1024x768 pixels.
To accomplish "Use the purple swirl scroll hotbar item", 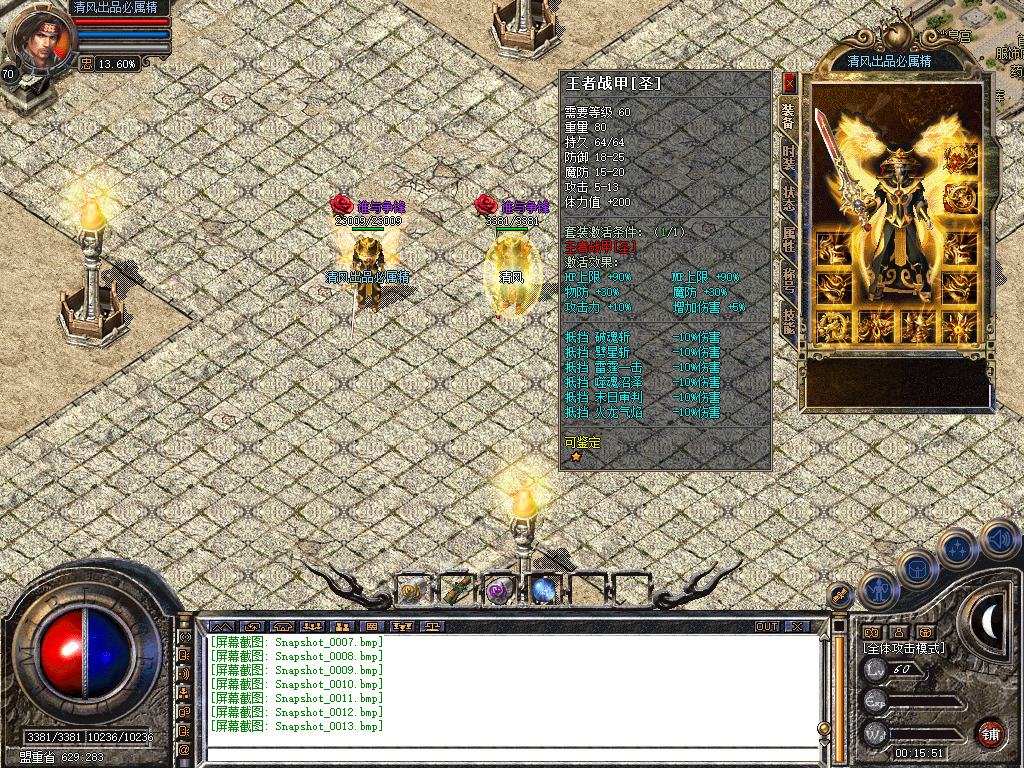I will 499,591.
